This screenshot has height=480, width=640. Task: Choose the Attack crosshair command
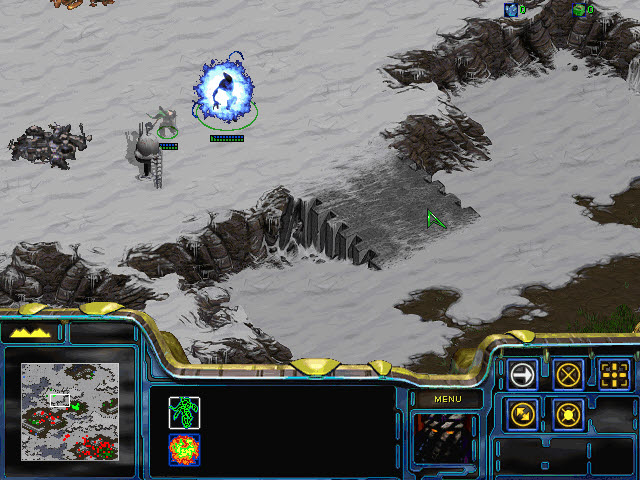click(x=615, y=374)
